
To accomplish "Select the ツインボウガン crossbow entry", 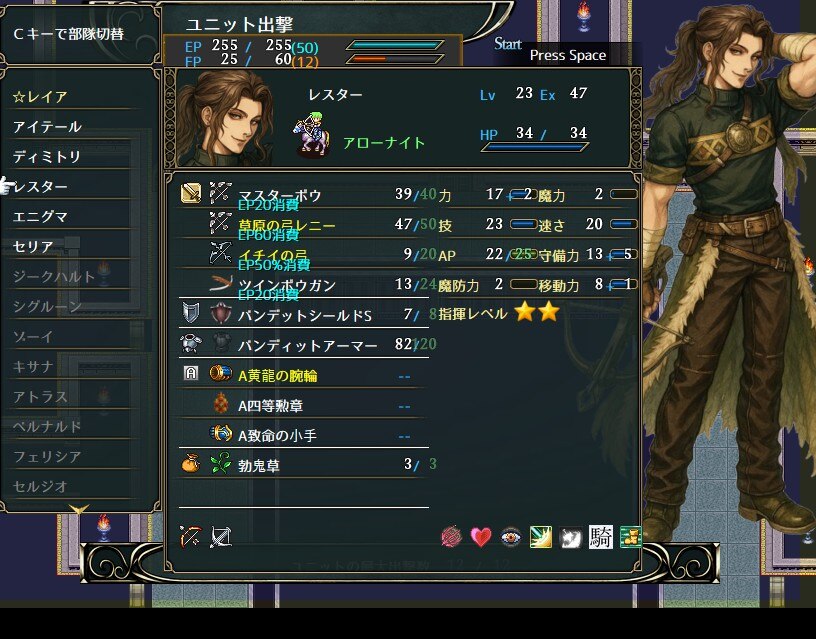I will pos(286,285).
